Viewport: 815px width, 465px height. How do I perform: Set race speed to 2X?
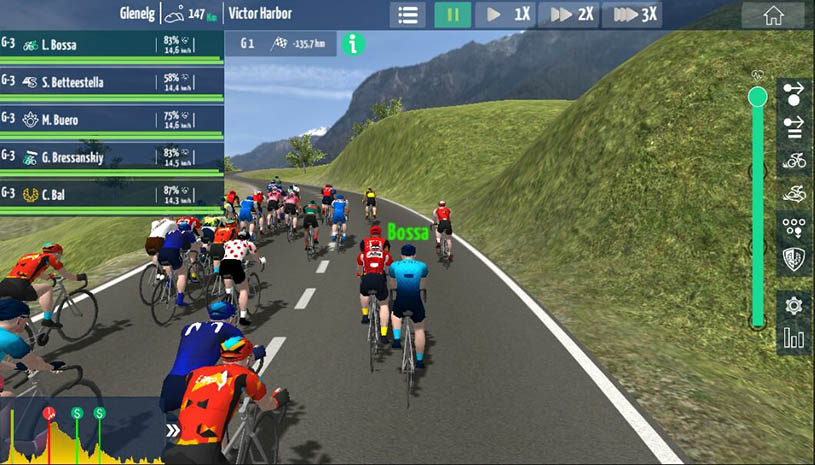(571, 15)
